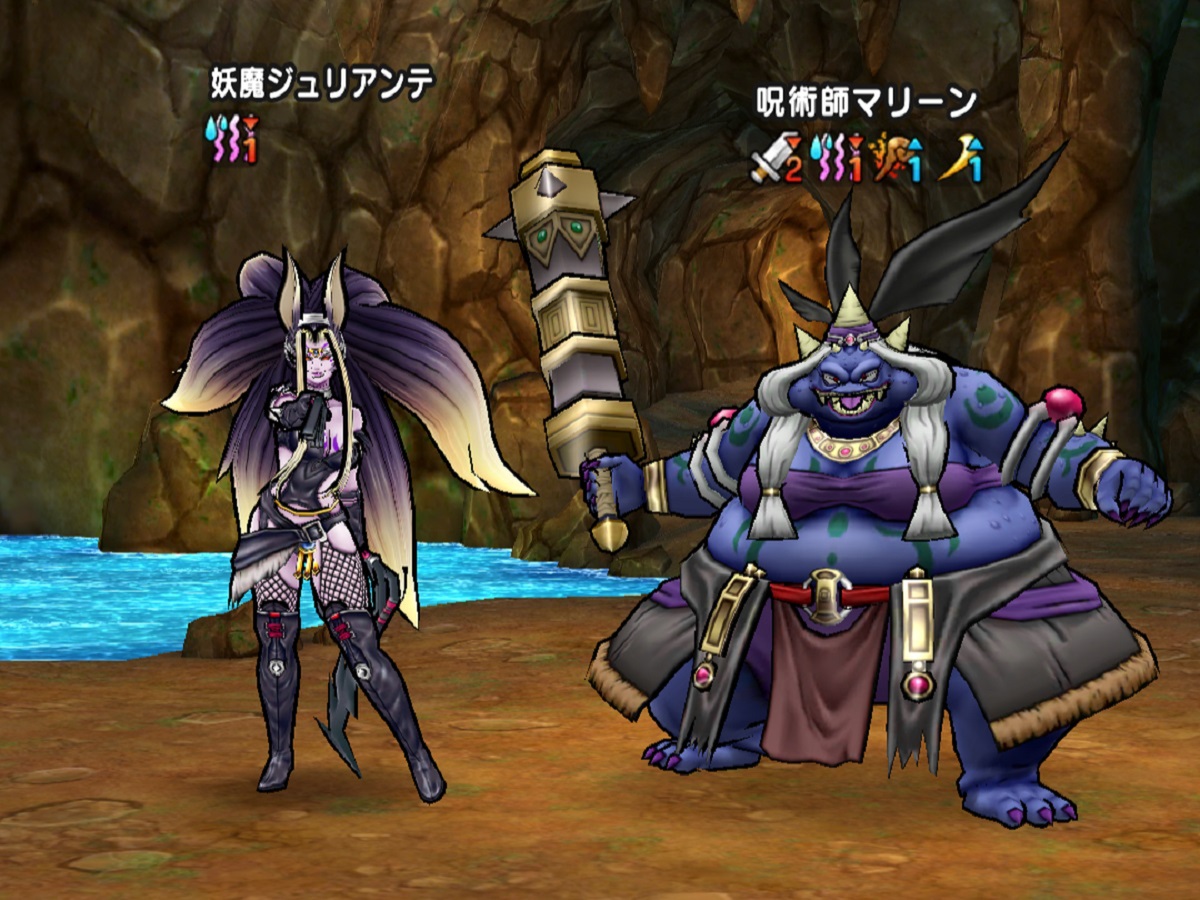Click マリーン's pink wavy debuff icon
The height and width of the screenshot is (900, 1200).
pos(836,159)
